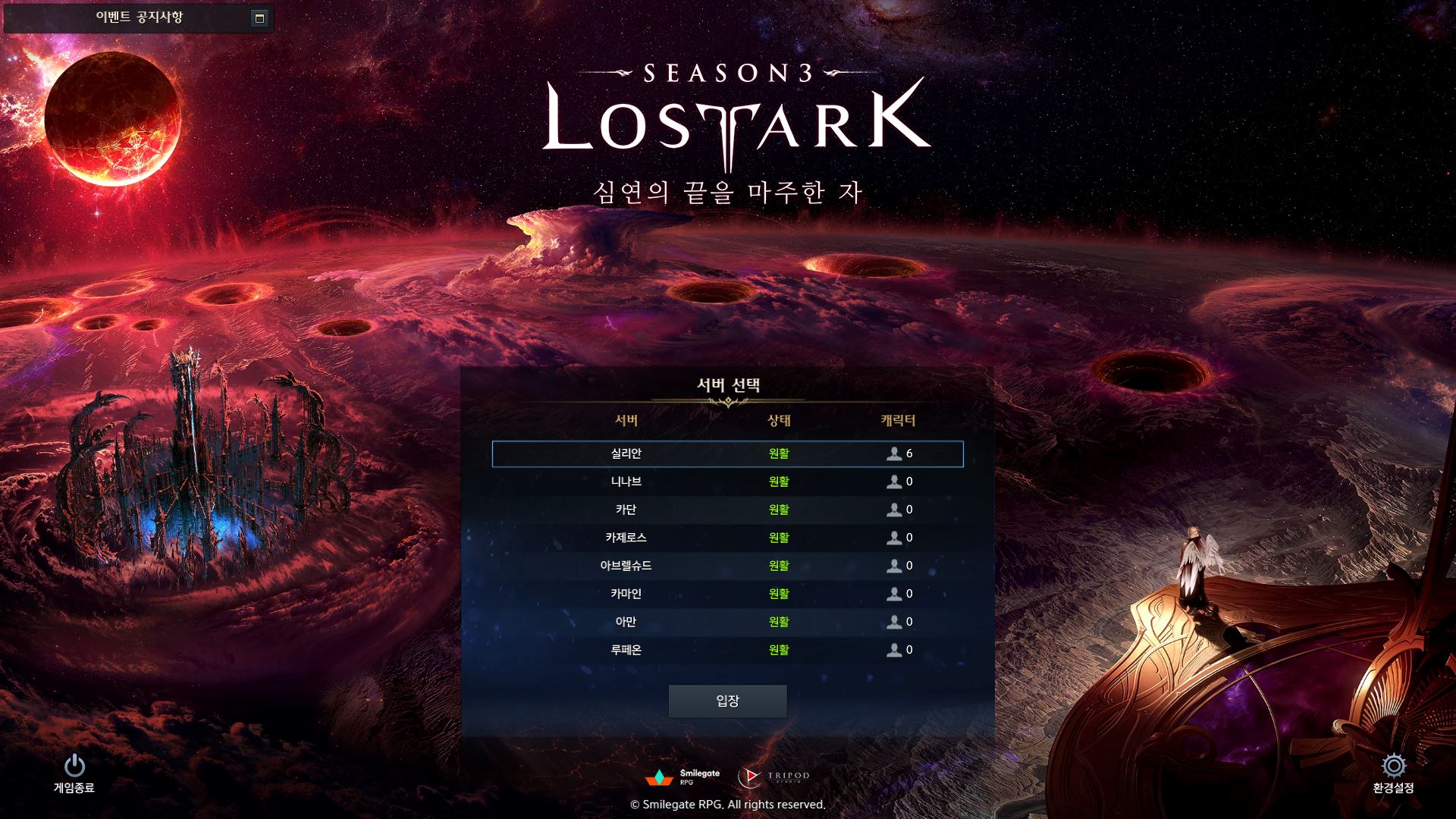Pick the 루페온 server row
The width and height of the screenshot is (1456, 819).
pos(726,650)
